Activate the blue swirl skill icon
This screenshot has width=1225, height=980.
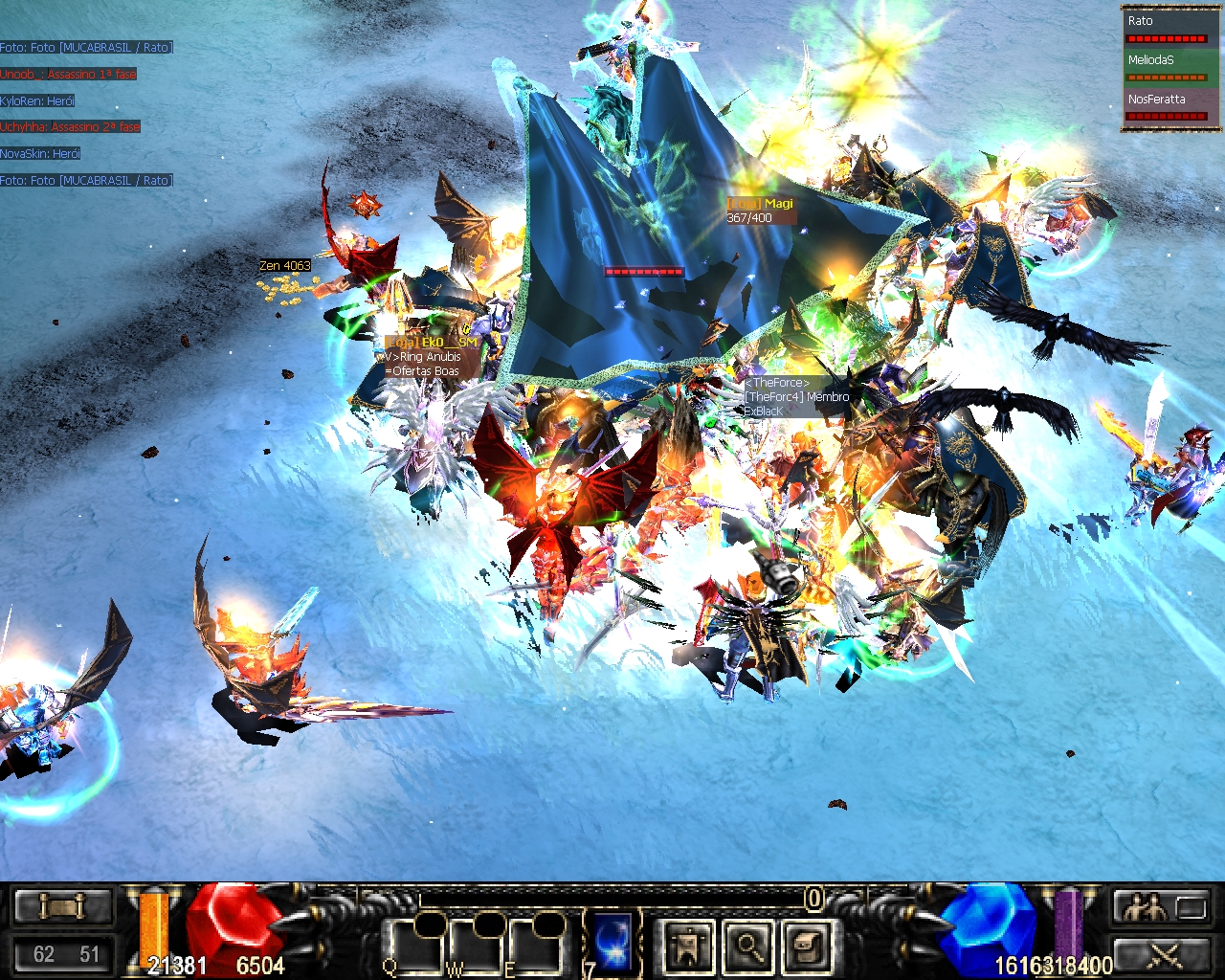[x=612, y=940]
